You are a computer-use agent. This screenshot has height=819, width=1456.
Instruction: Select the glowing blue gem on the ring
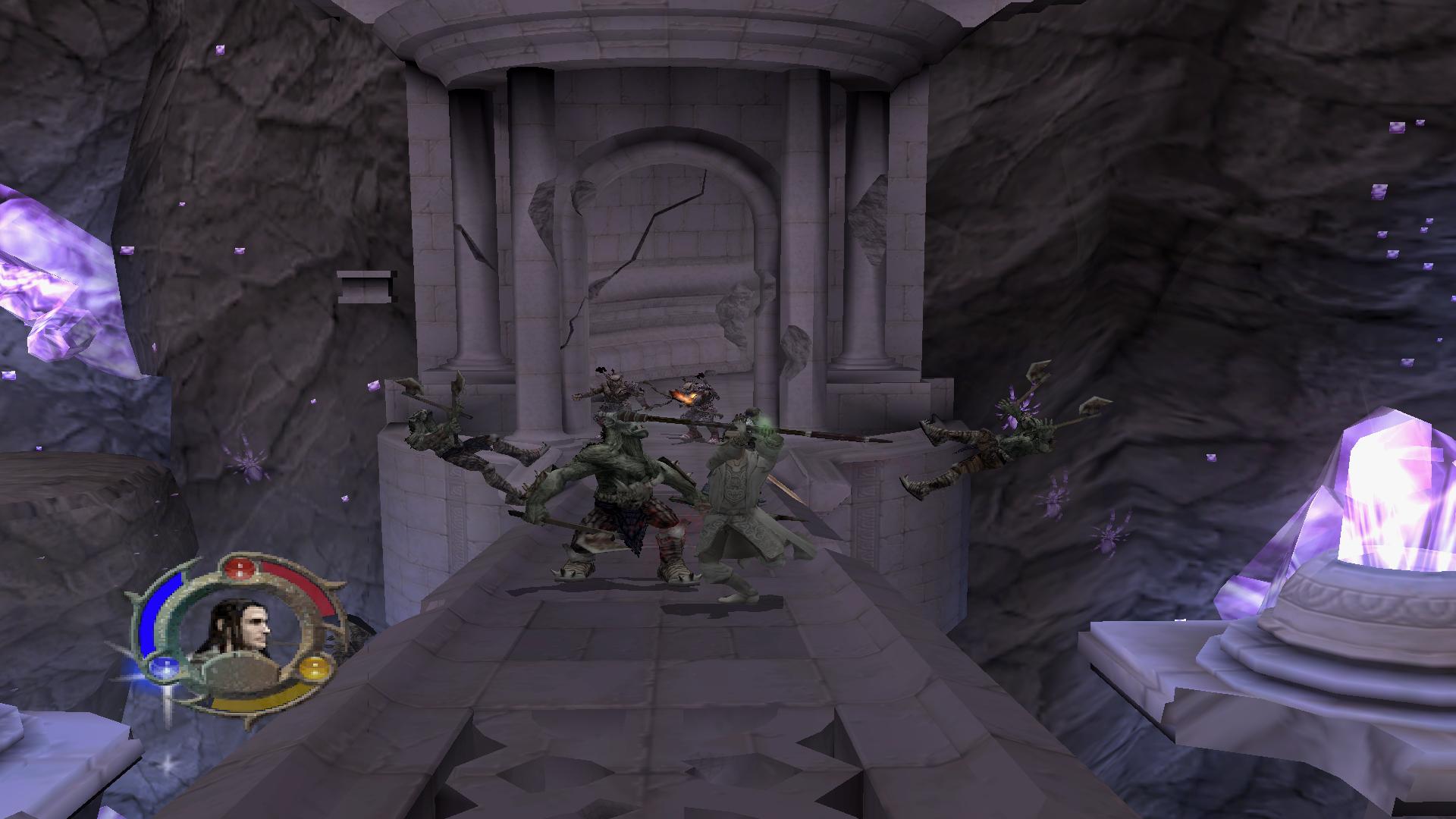[162, 668]
